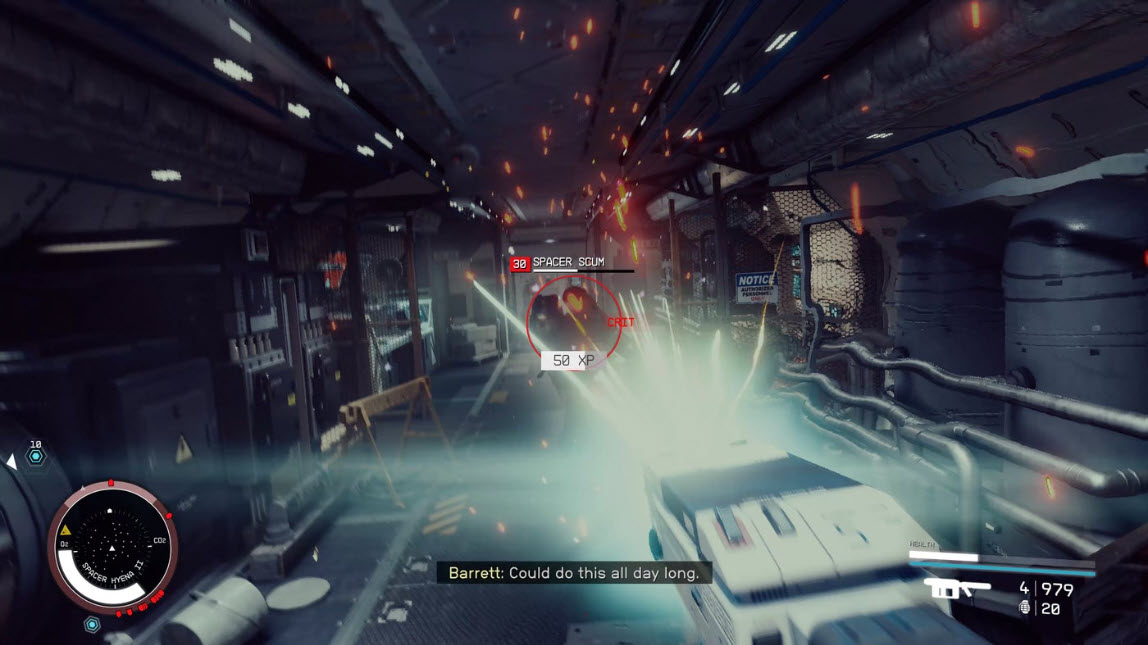Screen dimensions: 1148x645
Task: Click the circular Spacer Hyena II scanner compass
Action: point(112,547)
